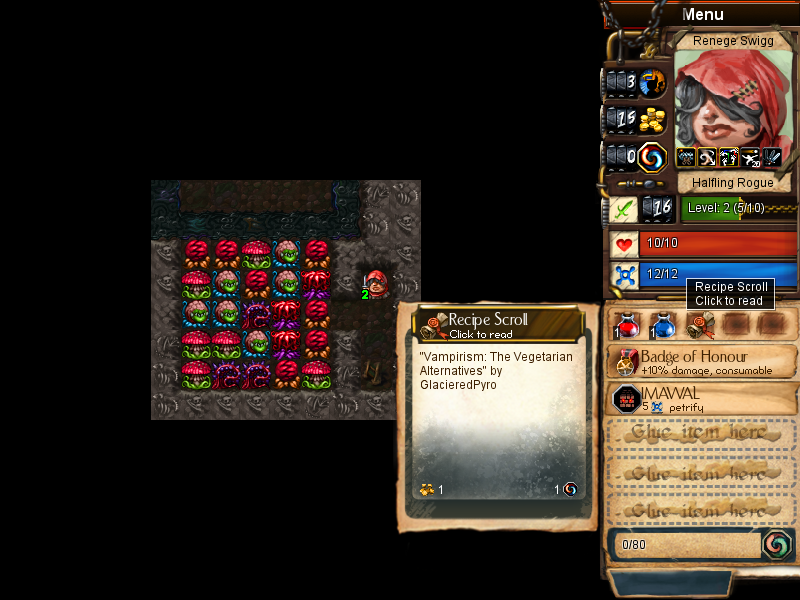Click the conversion points swirl icon
Viewport: 800px width, 600px height.
tap(777, 544)
